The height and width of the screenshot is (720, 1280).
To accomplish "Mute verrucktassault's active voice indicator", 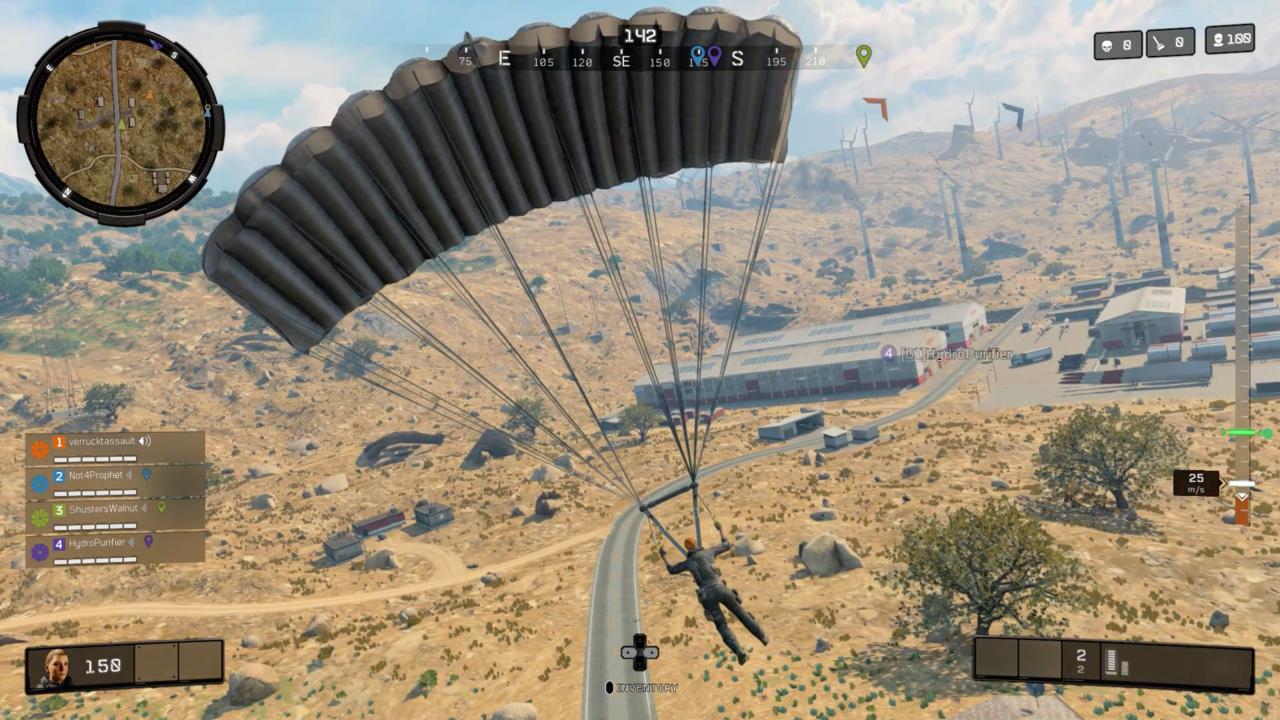I will coord(143,441).
